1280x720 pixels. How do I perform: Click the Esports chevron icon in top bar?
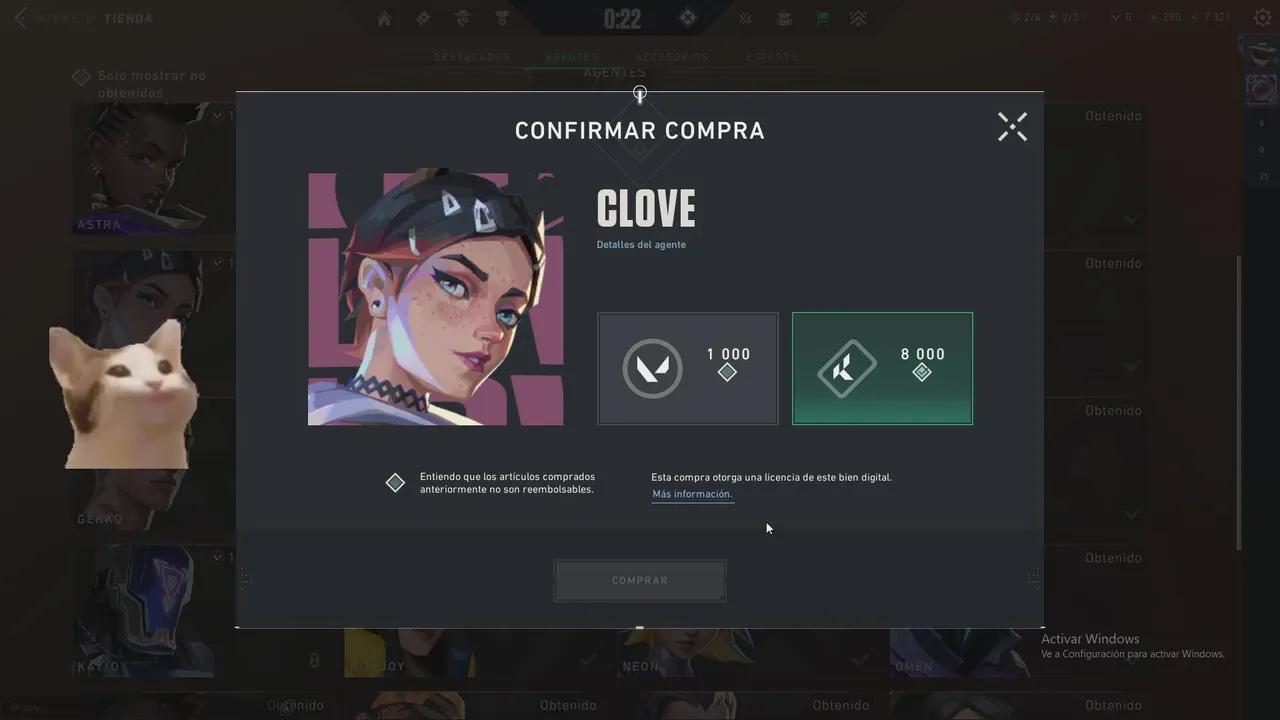pos(858,18)
